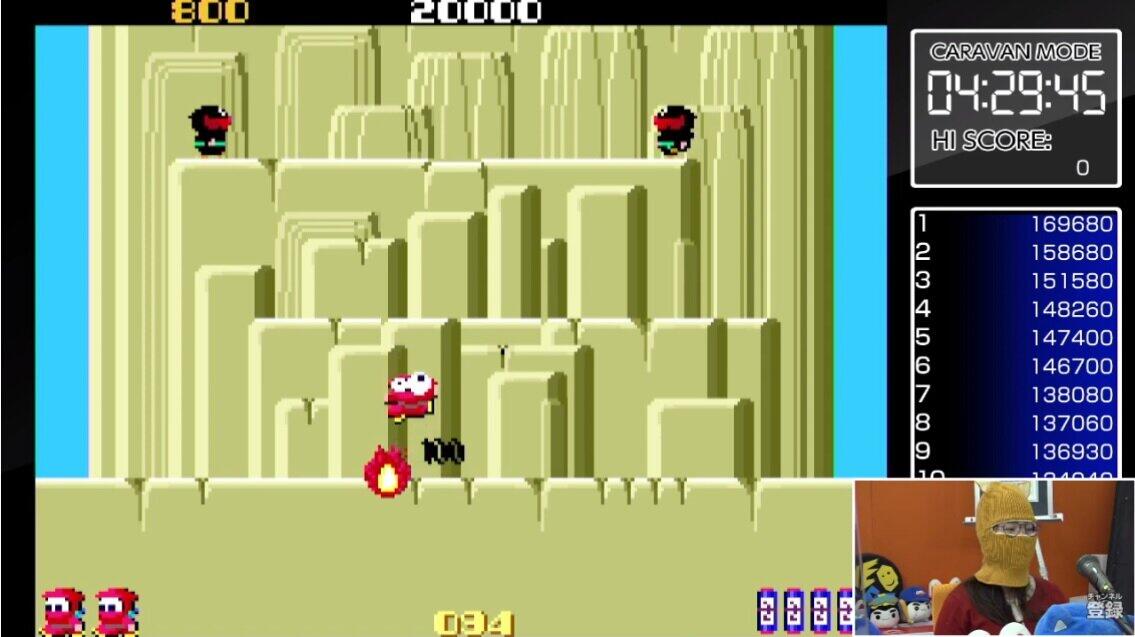1135x637 pixels.
Task: Click the channel subscribe watermark (チャンネル登録)
Action: pyautogui.click(x=1106, y=606)
